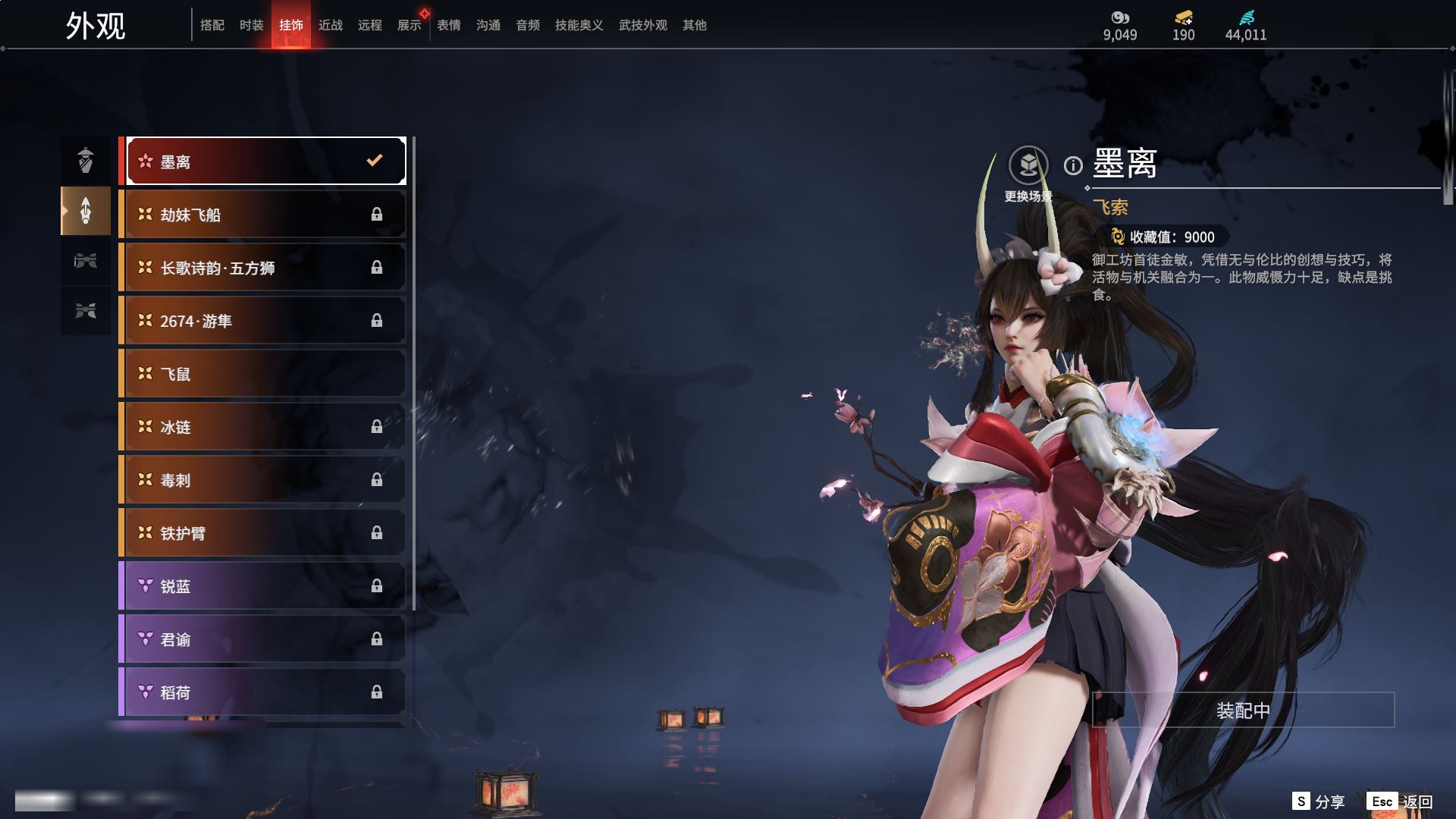Click the 分享 share button
The image size is (1456, 819).
coord(1319,802)
